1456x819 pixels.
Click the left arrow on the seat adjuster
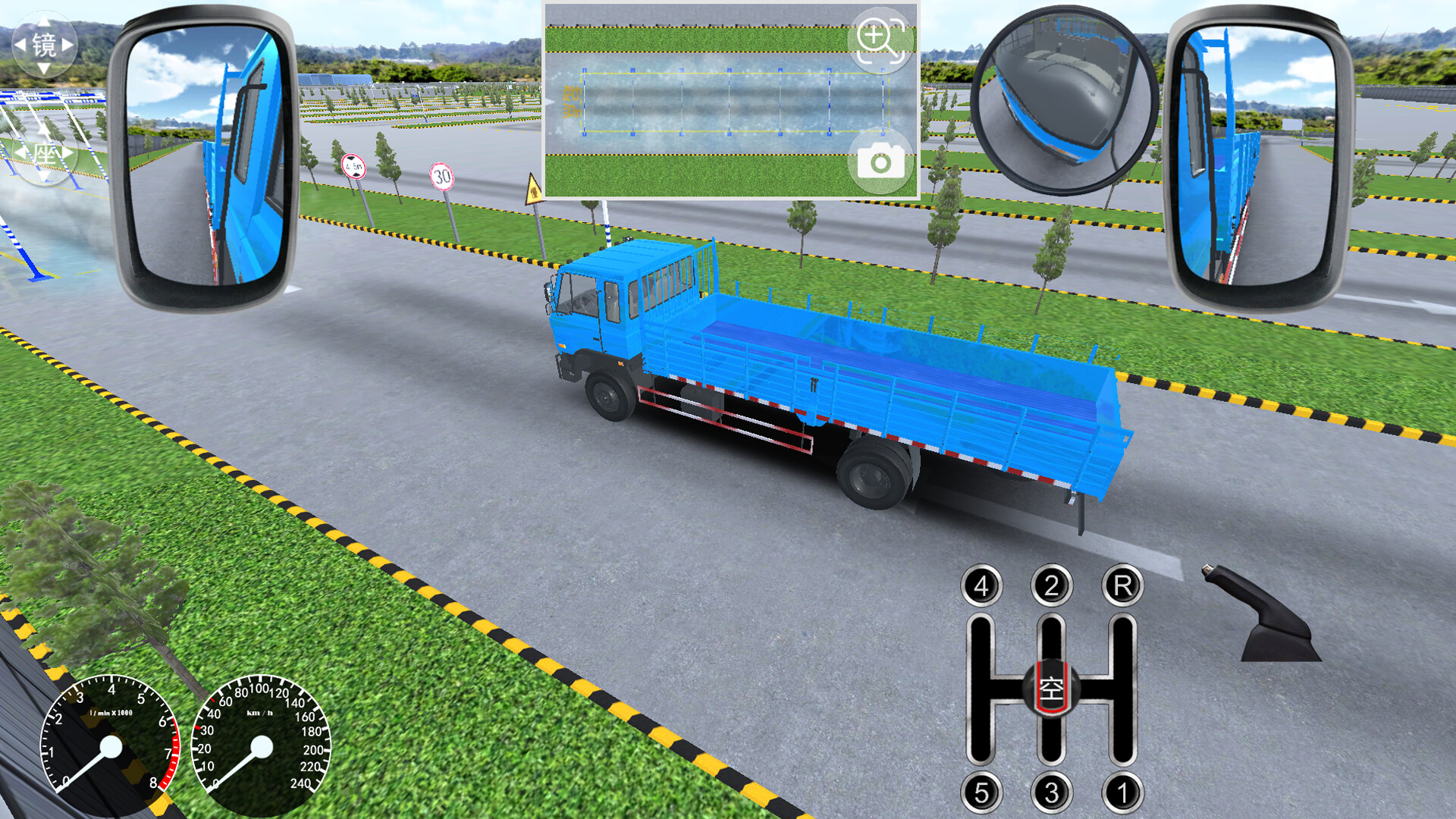tap(19, 152)
